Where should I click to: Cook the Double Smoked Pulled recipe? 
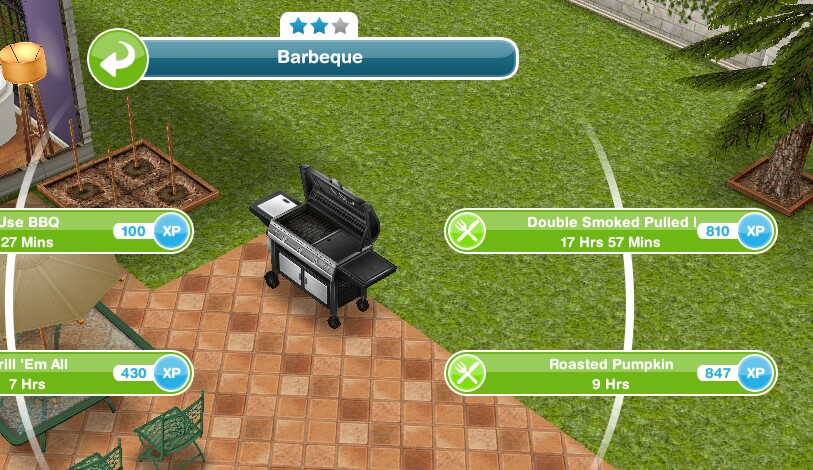tap(609, 232)
